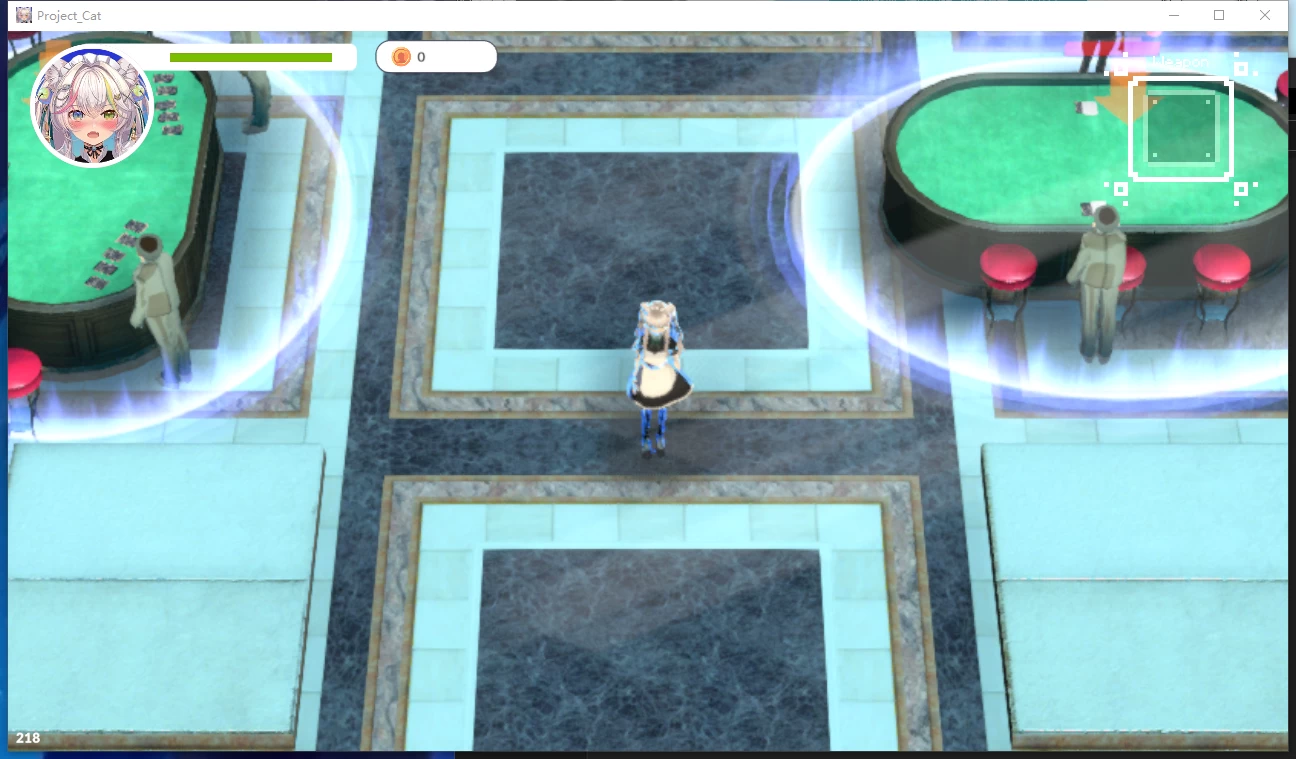Select the Weapon slot frame
The image size is (1296, 759).
(x=1180, y=129)
